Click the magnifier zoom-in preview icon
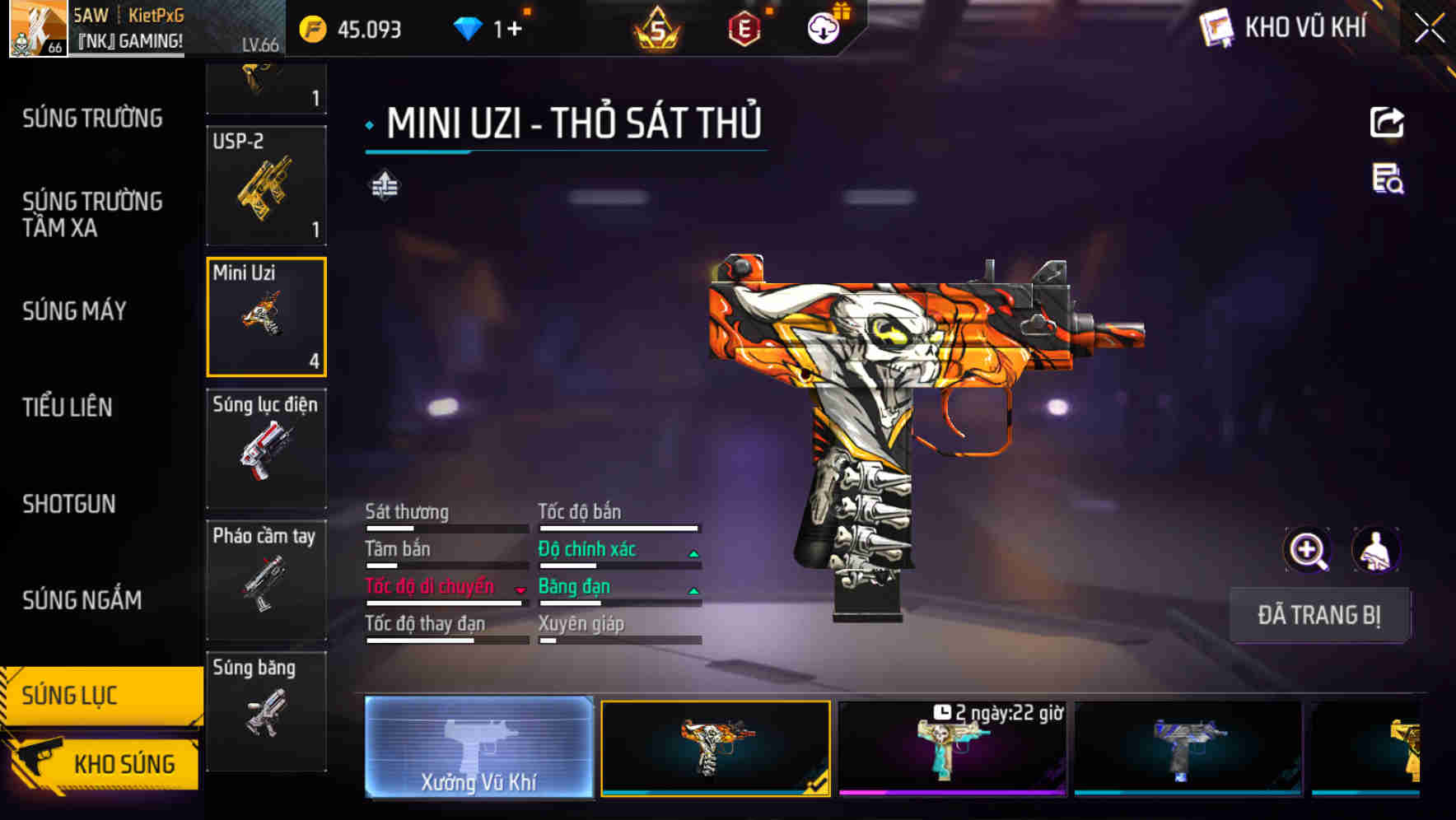The width and height of the screenshot is (1456, 820). [1308, 550]
